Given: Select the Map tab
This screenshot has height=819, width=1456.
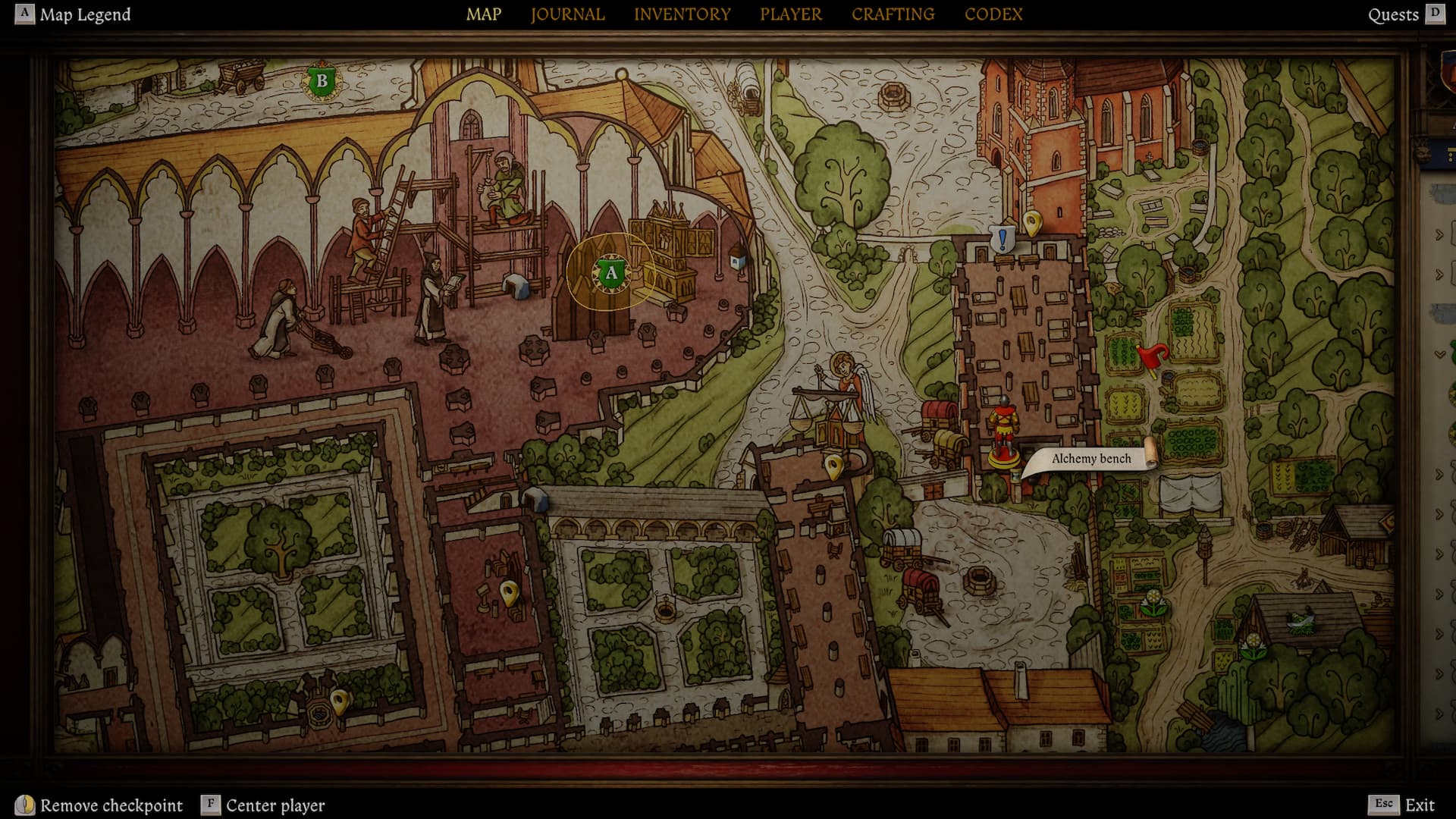Looking at the screenshot, I should pyautogui.click(x=484, y=14).
